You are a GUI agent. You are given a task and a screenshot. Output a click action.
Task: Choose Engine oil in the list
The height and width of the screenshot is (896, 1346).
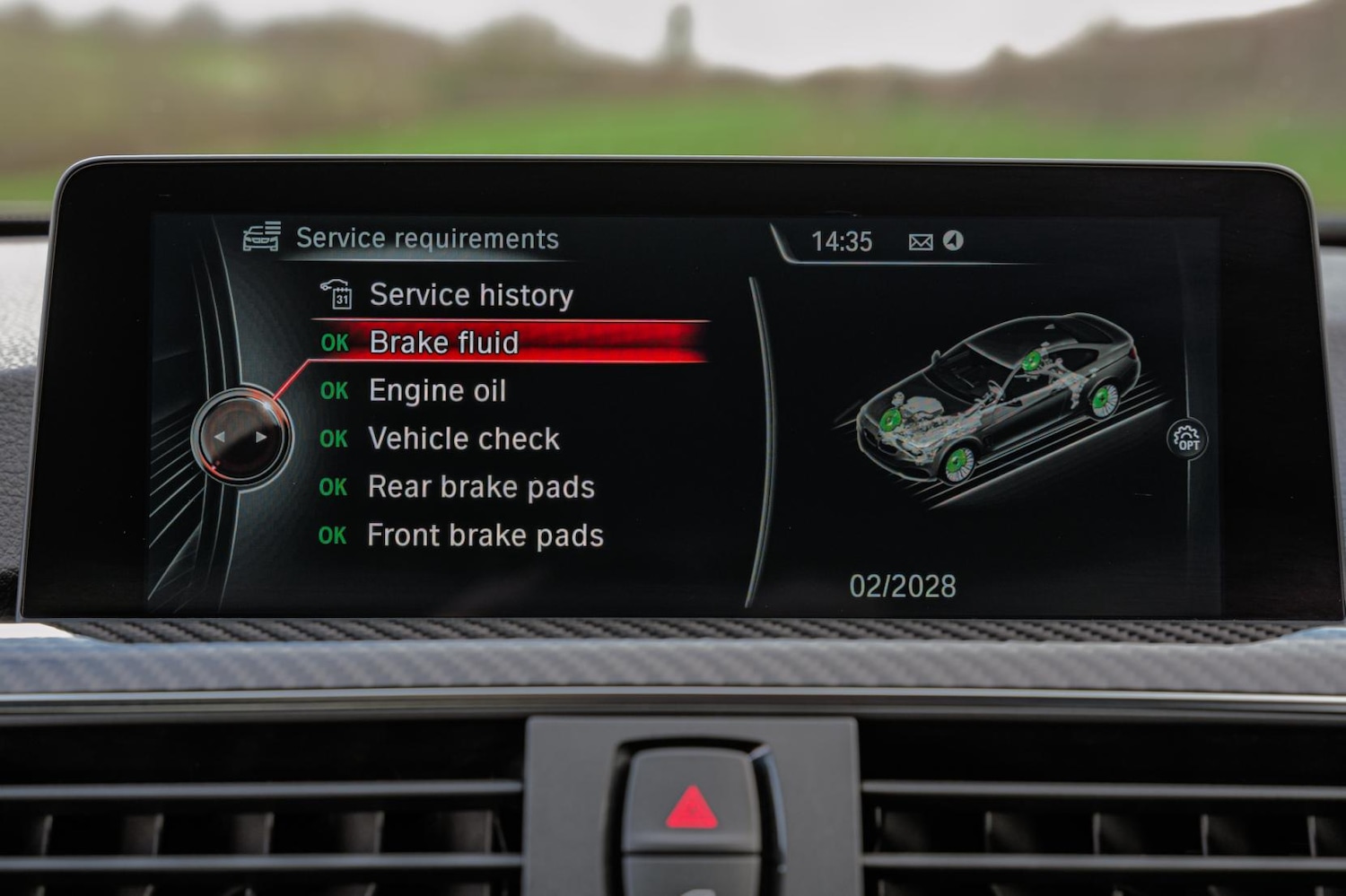(437, 391)
